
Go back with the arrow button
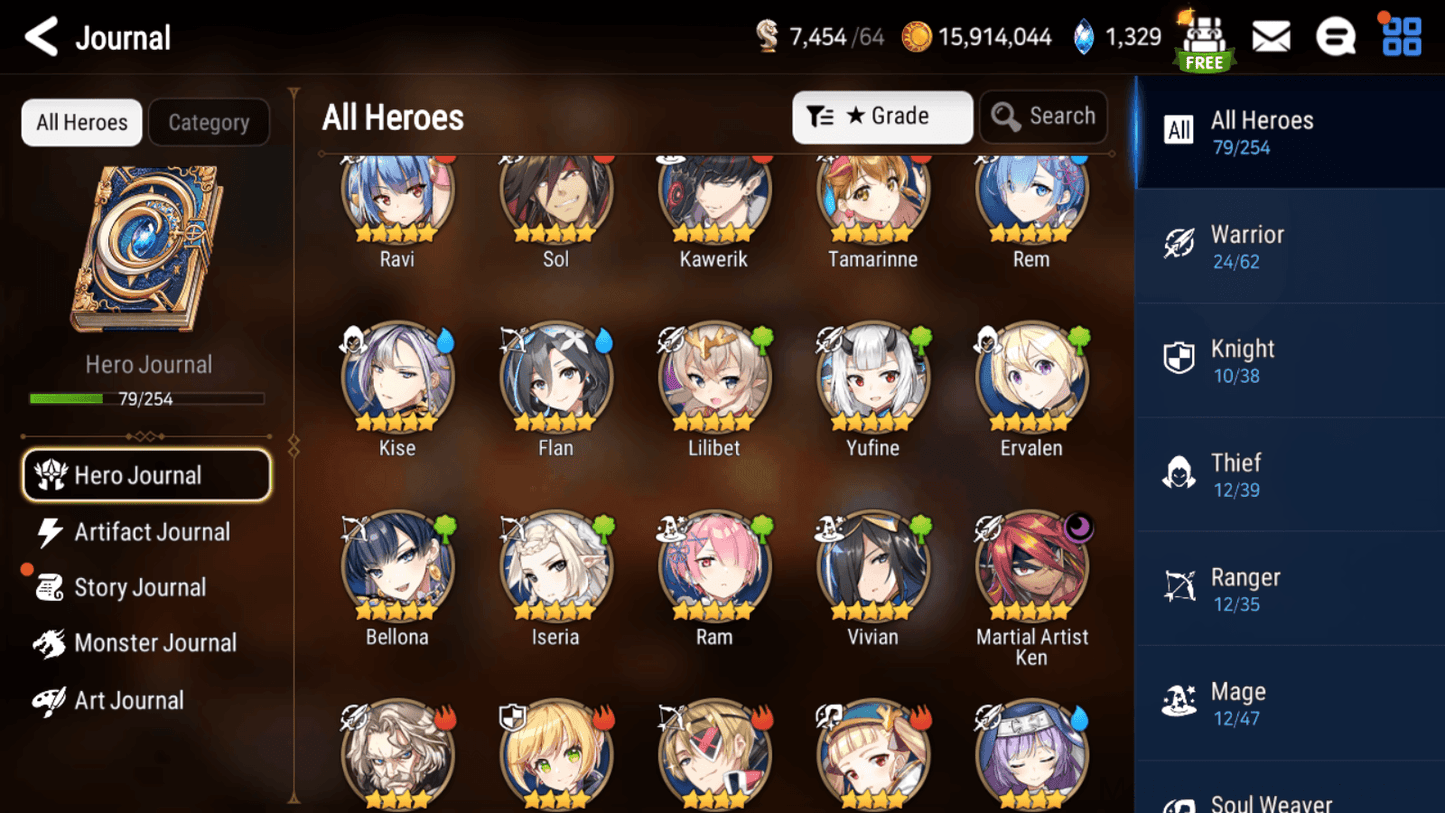pos(39,36)
